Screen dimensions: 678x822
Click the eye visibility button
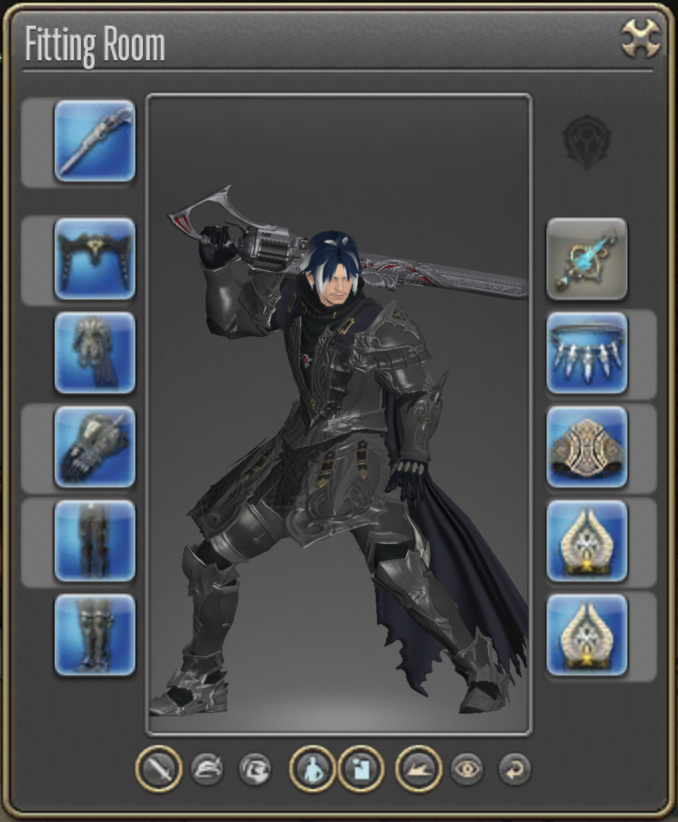[467, 769]
